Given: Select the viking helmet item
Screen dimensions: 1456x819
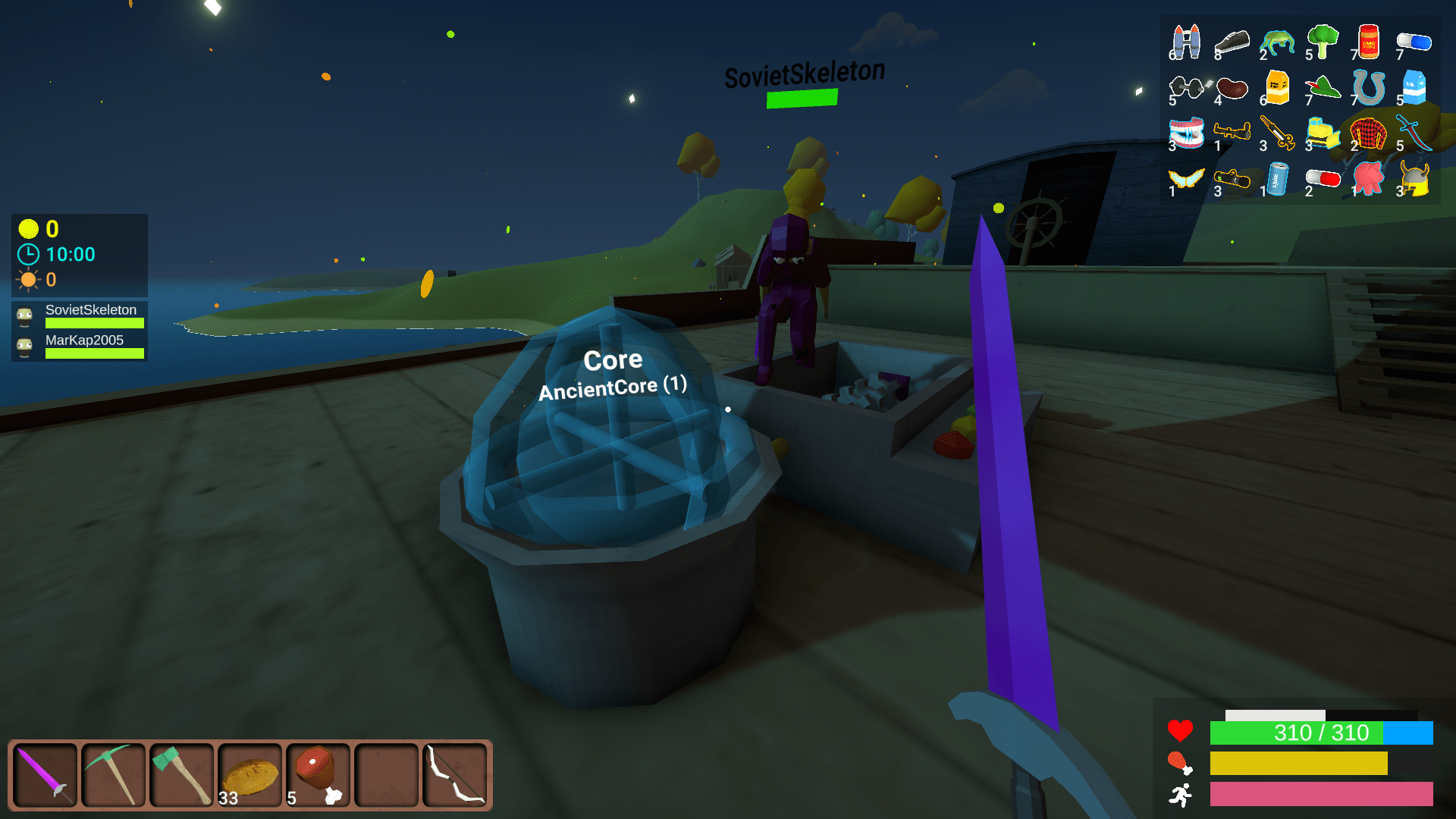Looking at the screenshot, I should 1415,178.
